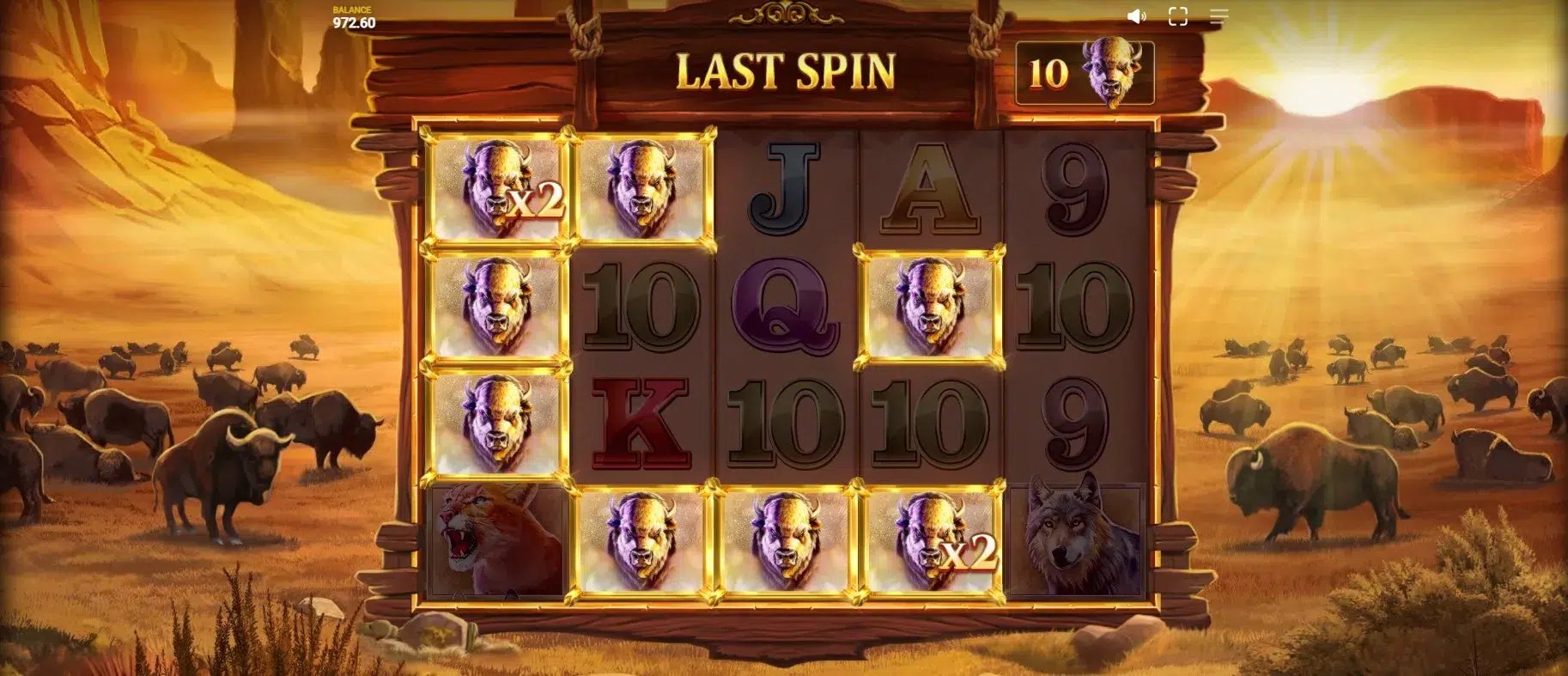Mute the game sound
1568x676 pixels.
[1136, 16]
